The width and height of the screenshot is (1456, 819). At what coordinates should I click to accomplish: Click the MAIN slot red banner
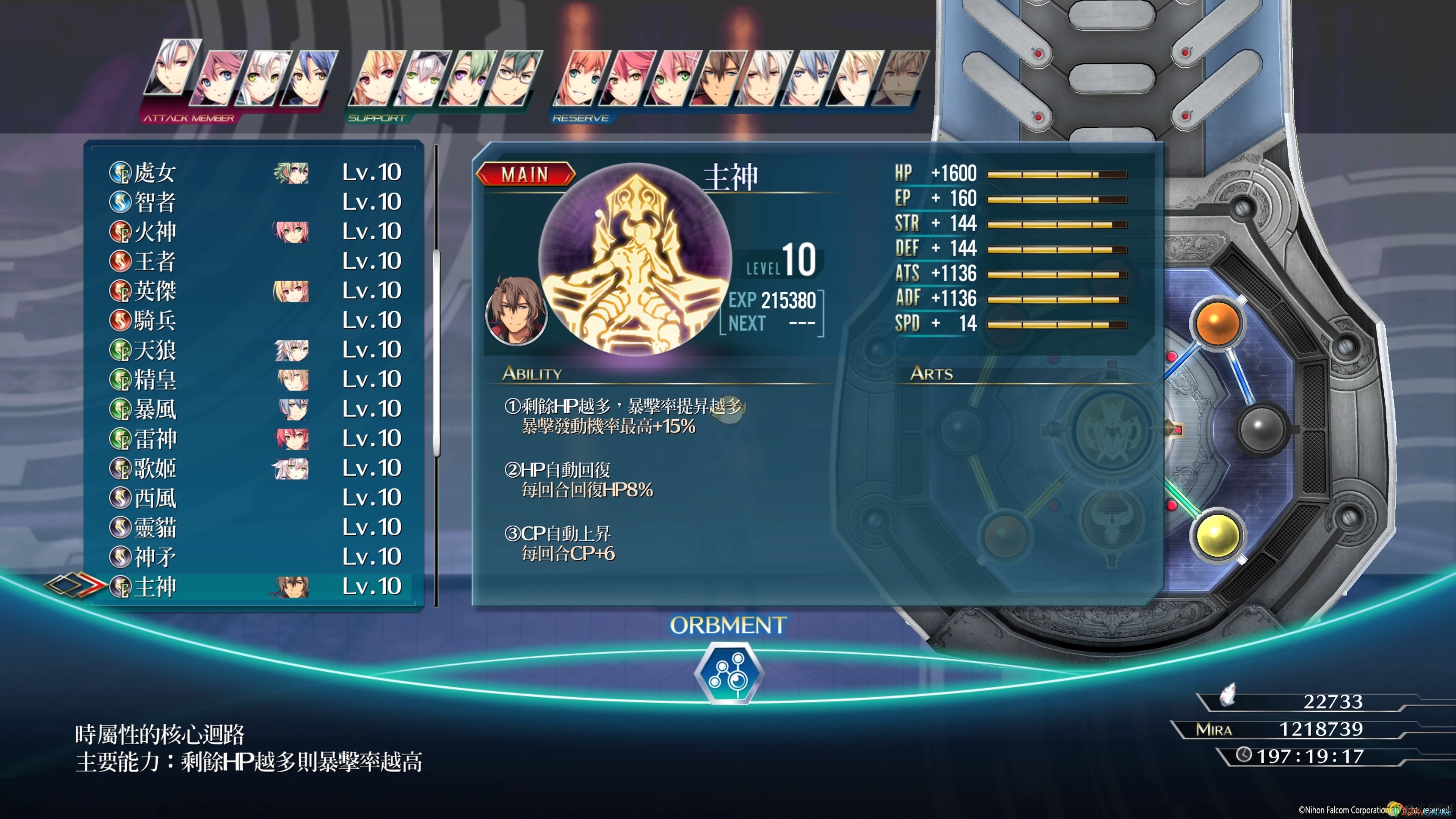526,175
